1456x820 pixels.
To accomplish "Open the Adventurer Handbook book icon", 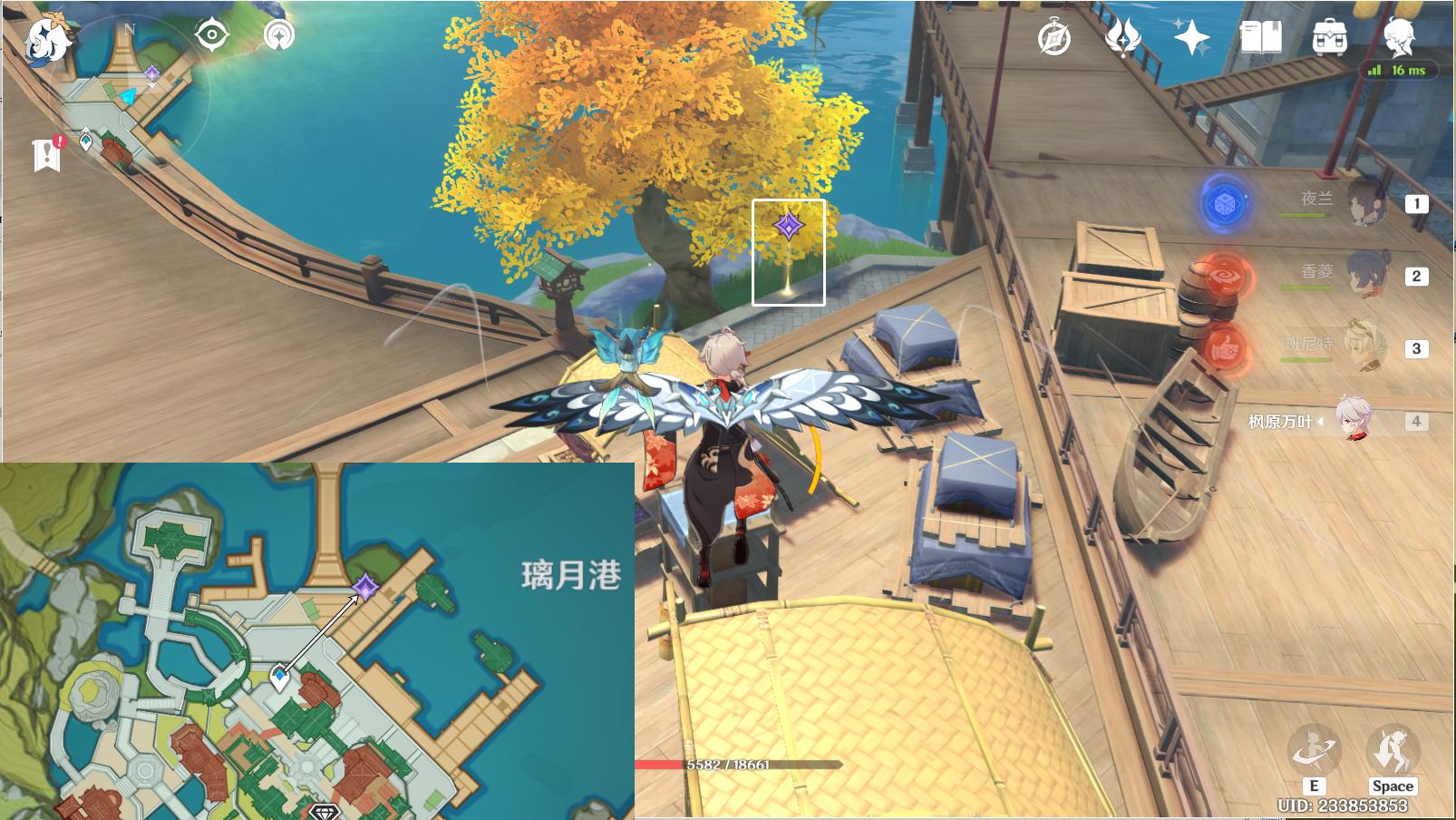I will 1260,38.
